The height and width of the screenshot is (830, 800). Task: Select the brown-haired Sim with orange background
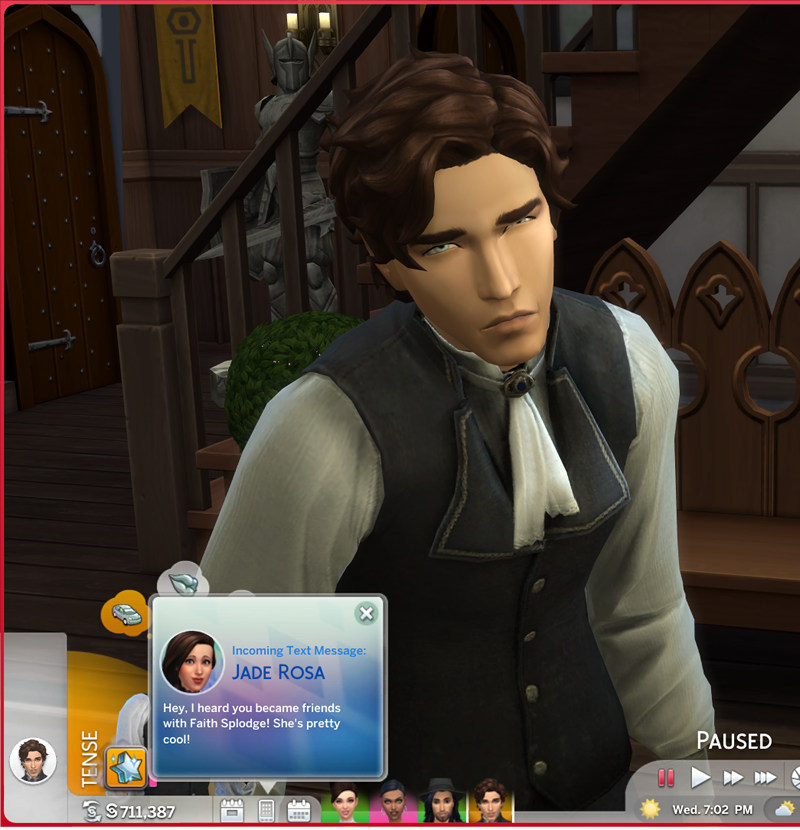point(490,802)
